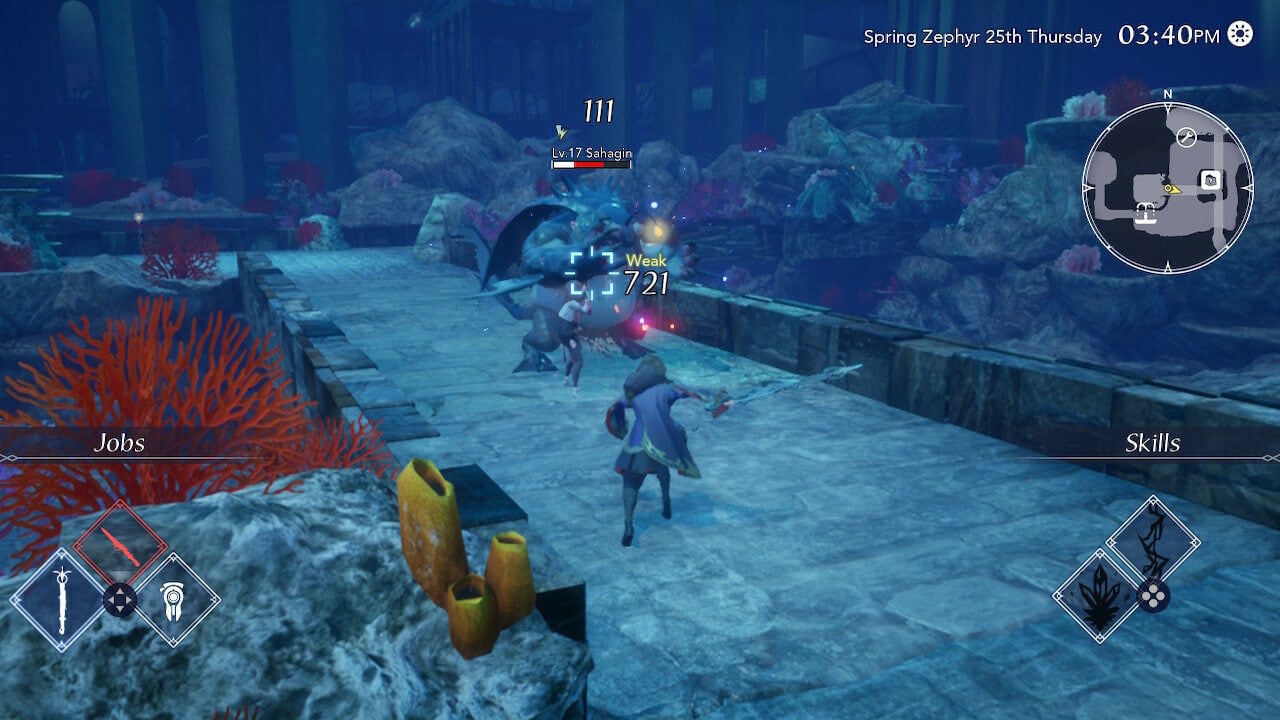Use the crystal cluster skill

pos(1099,598)
